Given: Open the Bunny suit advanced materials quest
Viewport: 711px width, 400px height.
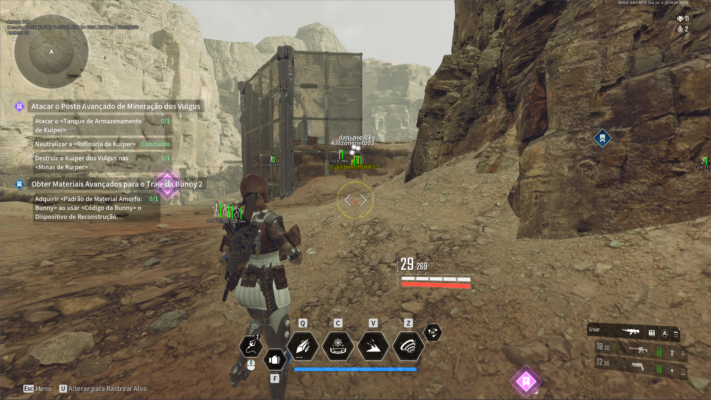Looking at the screenshot, I should click(116, 185).
